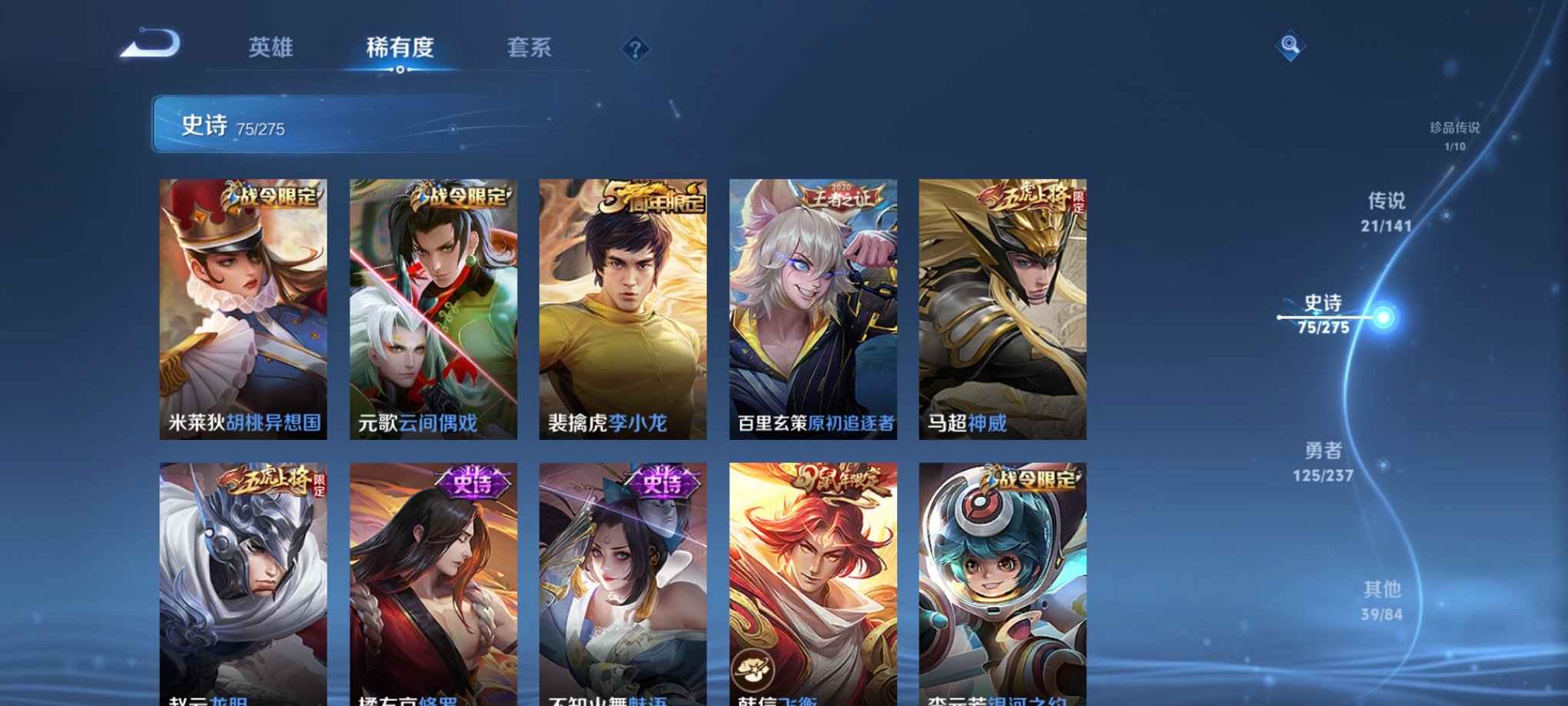1568x706 pixels.
Task: Switch to the 英雄 tab
Action: tap(271, 48)
